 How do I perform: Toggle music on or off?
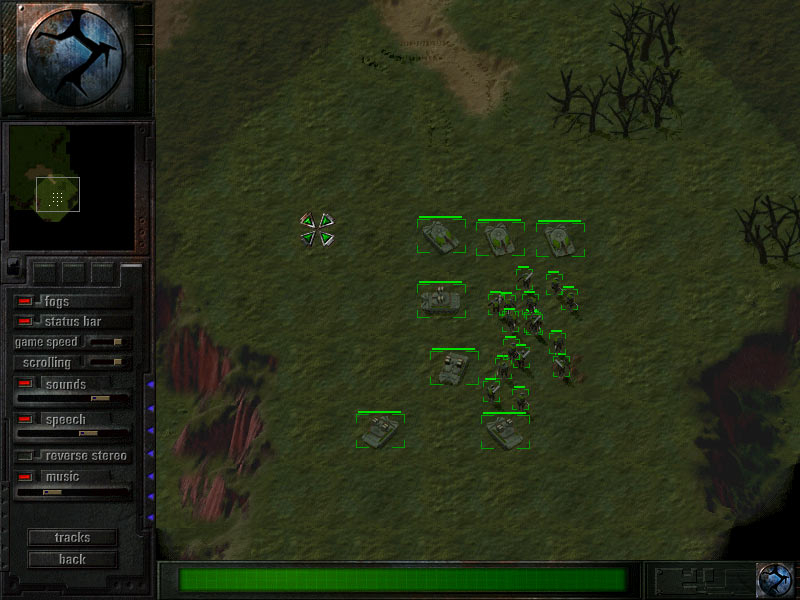pyautogui.click(x=26, y=477)
